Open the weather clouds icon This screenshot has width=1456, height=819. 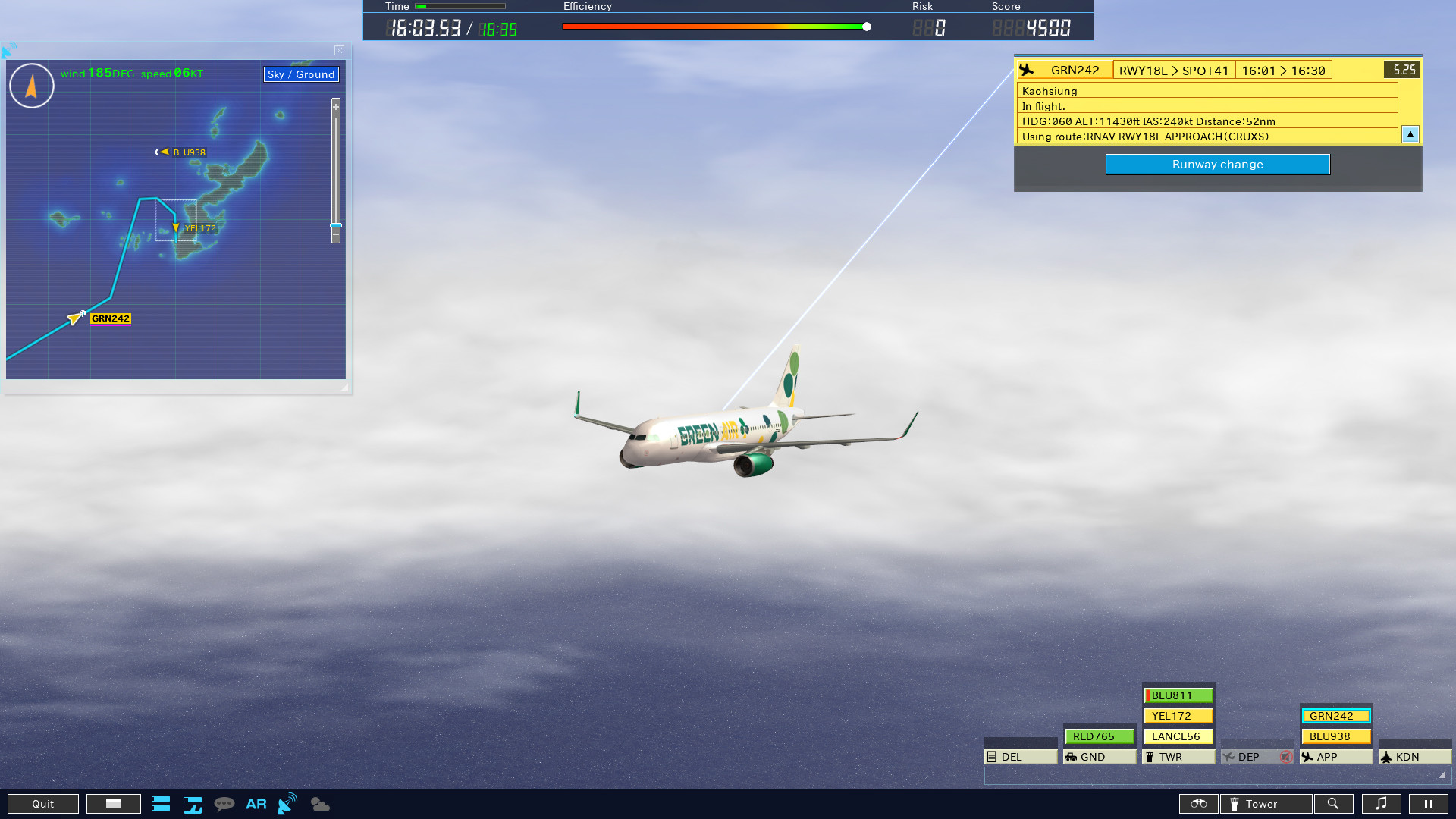coord(319,804)
